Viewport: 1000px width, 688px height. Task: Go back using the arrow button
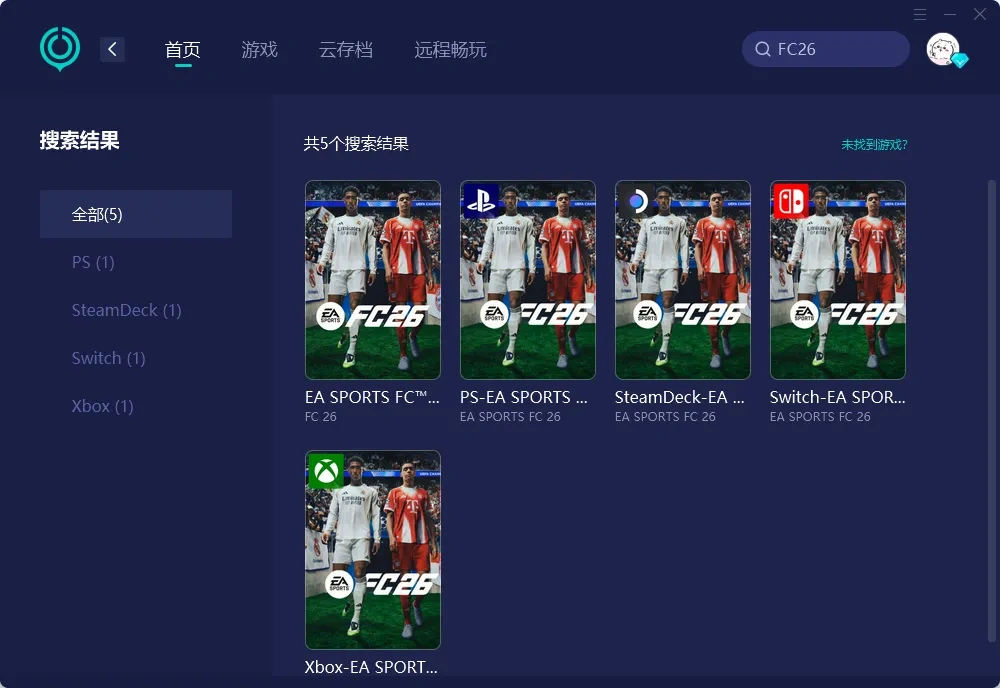click(x=113, y=49)
